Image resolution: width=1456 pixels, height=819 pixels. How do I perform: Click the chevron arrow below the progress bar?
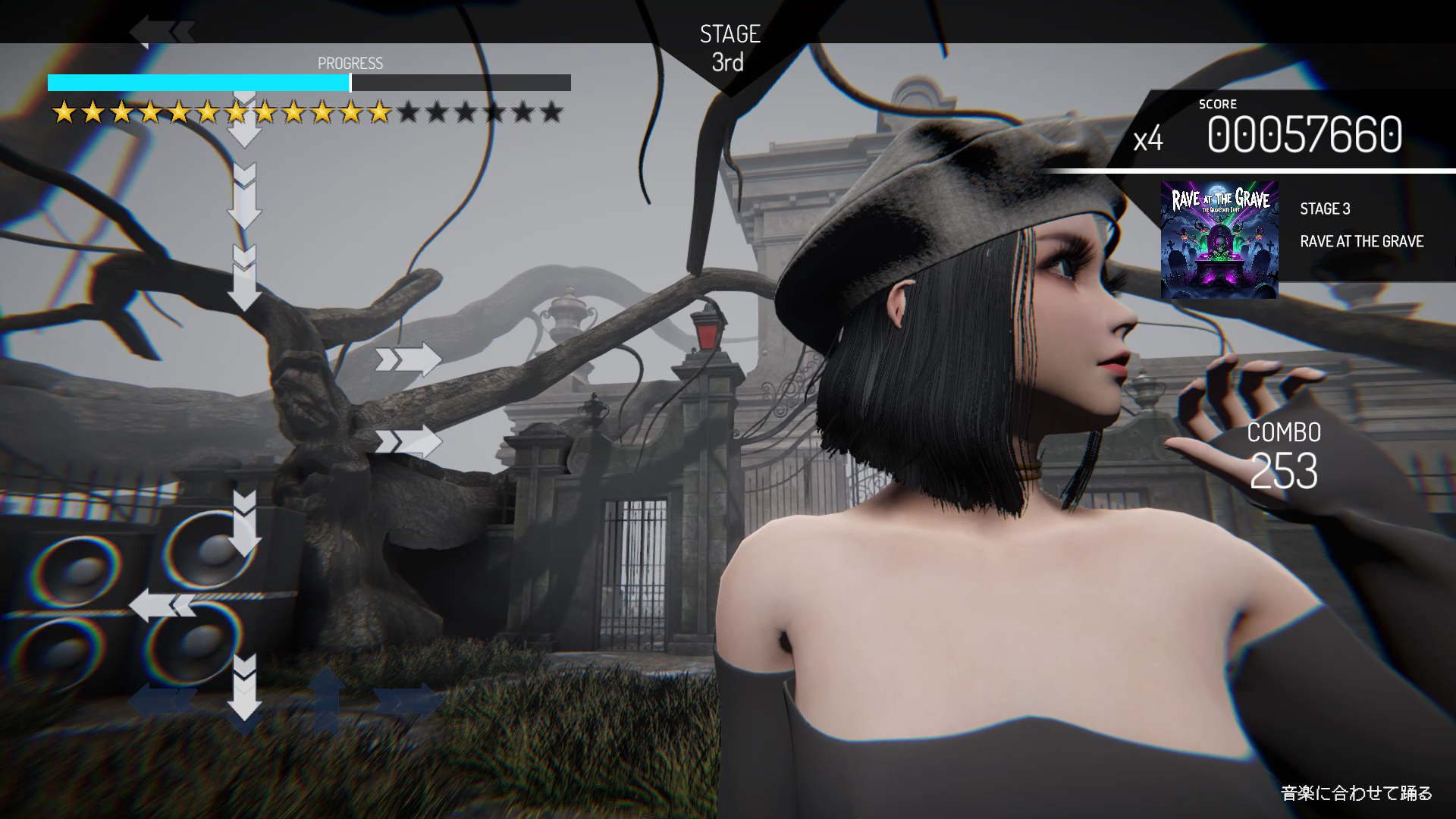point(244,121)
